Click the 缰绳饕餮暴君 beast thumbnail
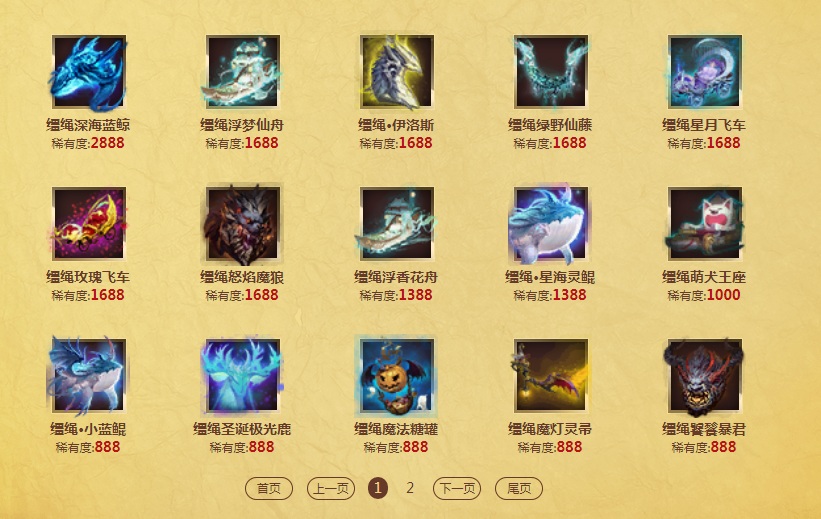The width and height of the screenshot is (821, 519). 705,375
